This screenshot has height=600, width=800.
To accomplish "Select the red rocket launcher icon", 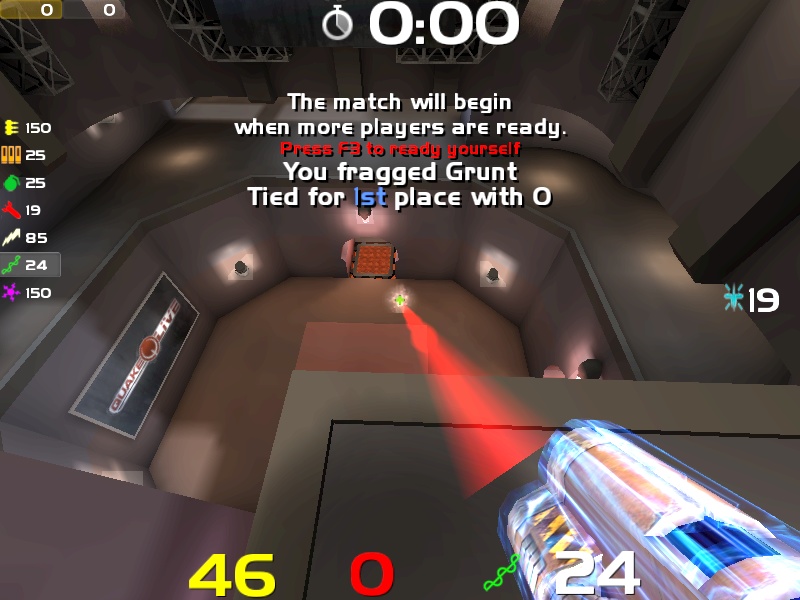I will click(x=12, y=210).
